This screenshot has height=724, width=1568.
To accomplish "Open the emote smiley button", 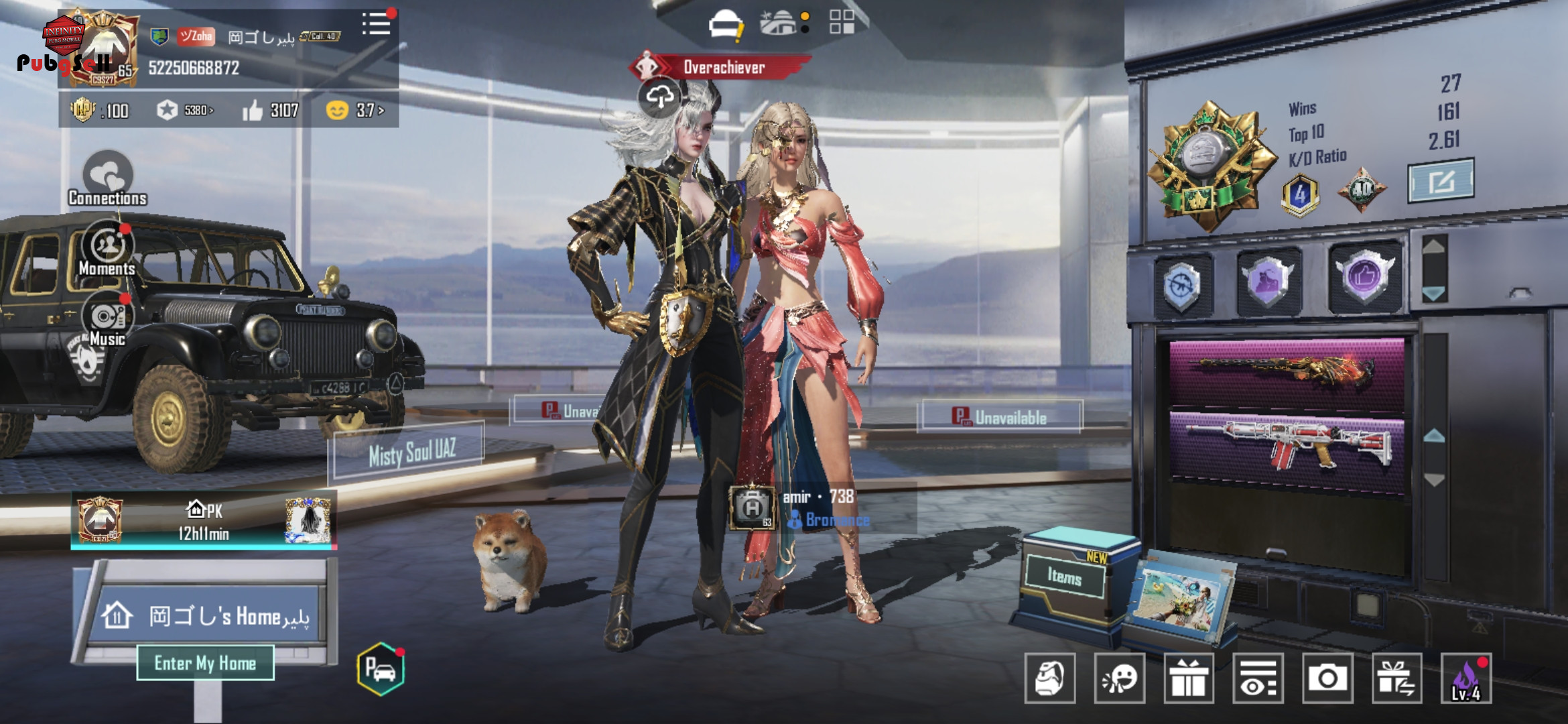I will pyautogui.click(x=1119, y=678).
